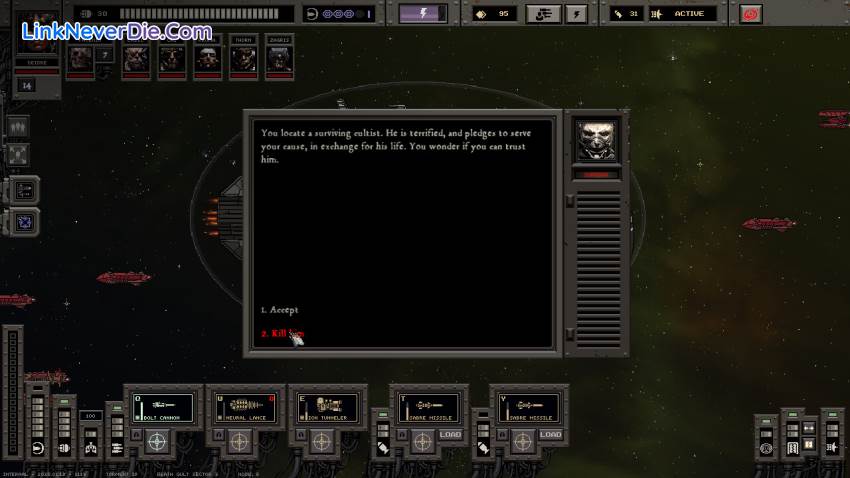Screen dimensions: 850x478
Task: Click the LOAD button under the T-key Sabre Missile
Action: (449, 435)
